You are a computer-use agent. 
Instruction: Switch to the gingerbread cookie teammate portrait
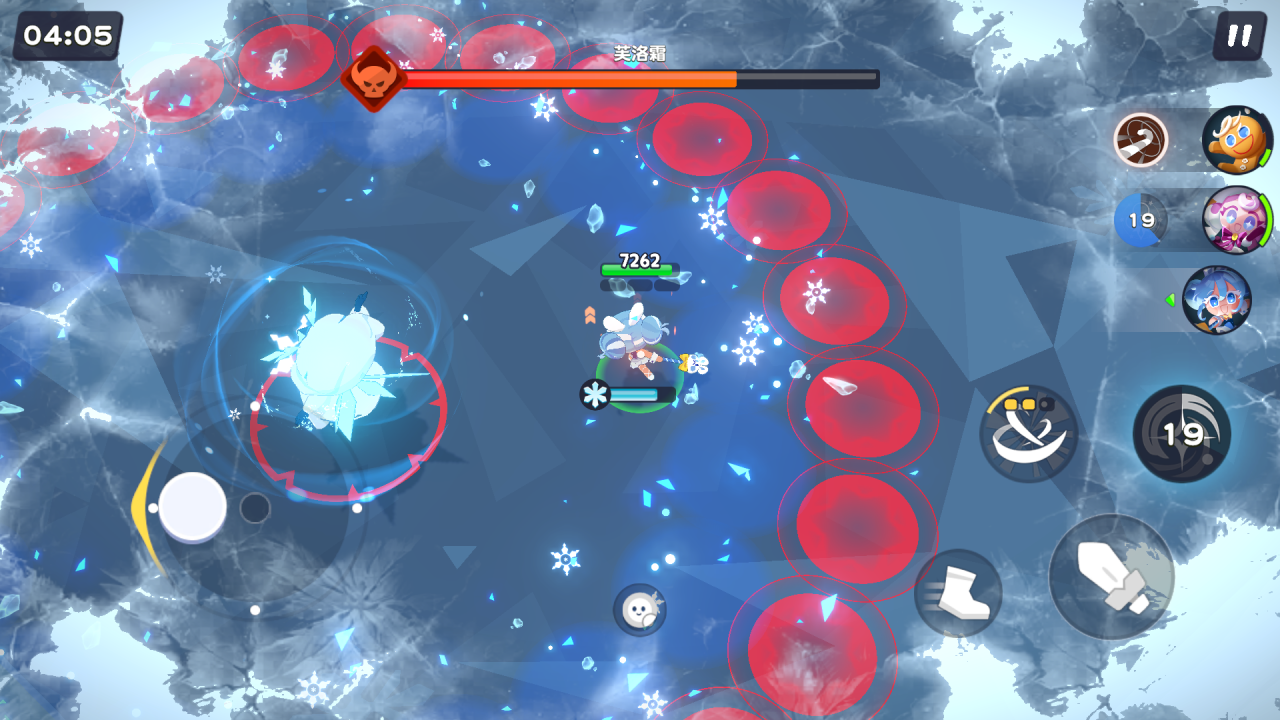[1236, 140]
